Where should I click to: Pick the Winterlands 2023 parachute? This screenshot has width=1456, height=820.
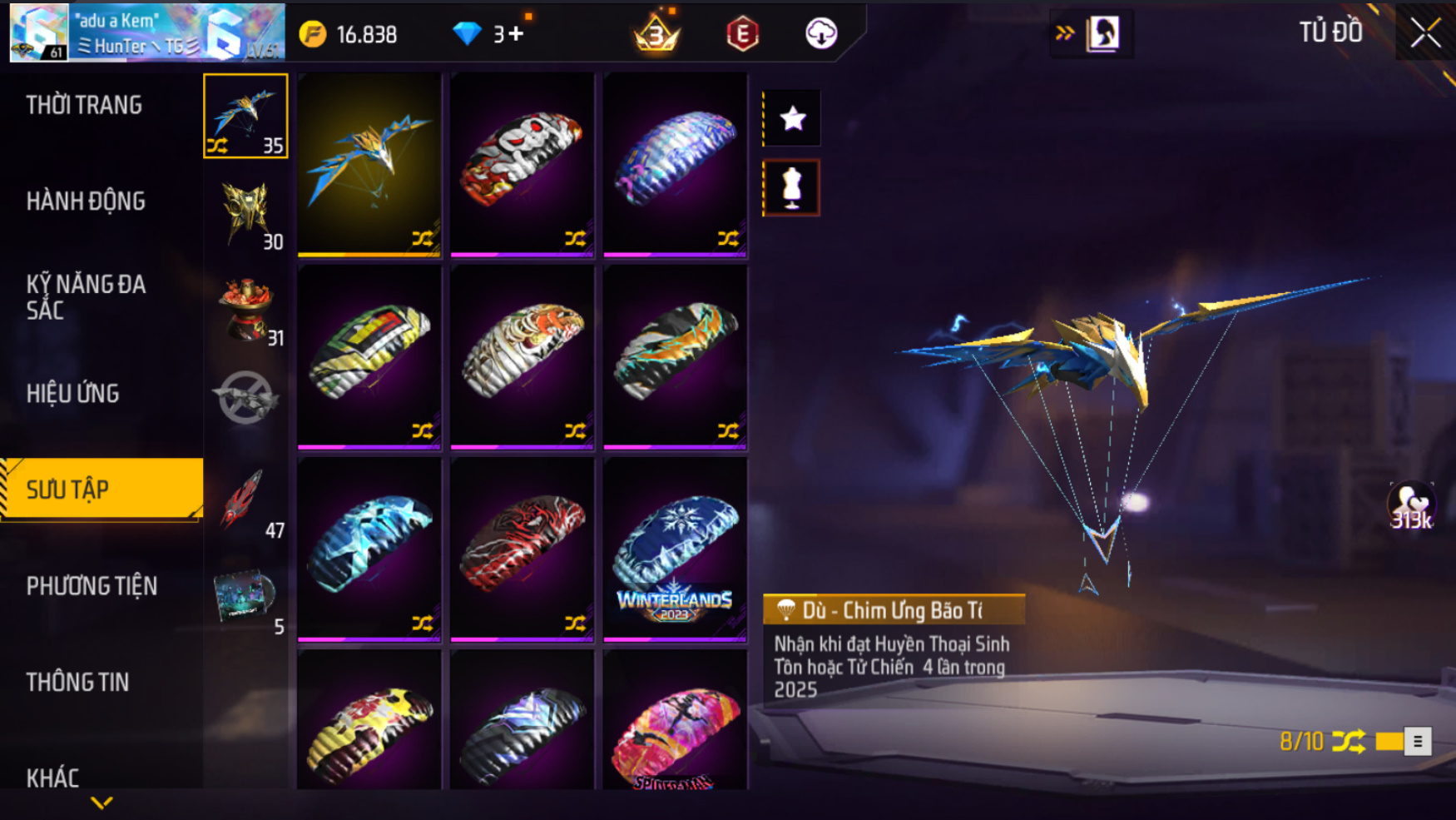[x=675, y=549]
